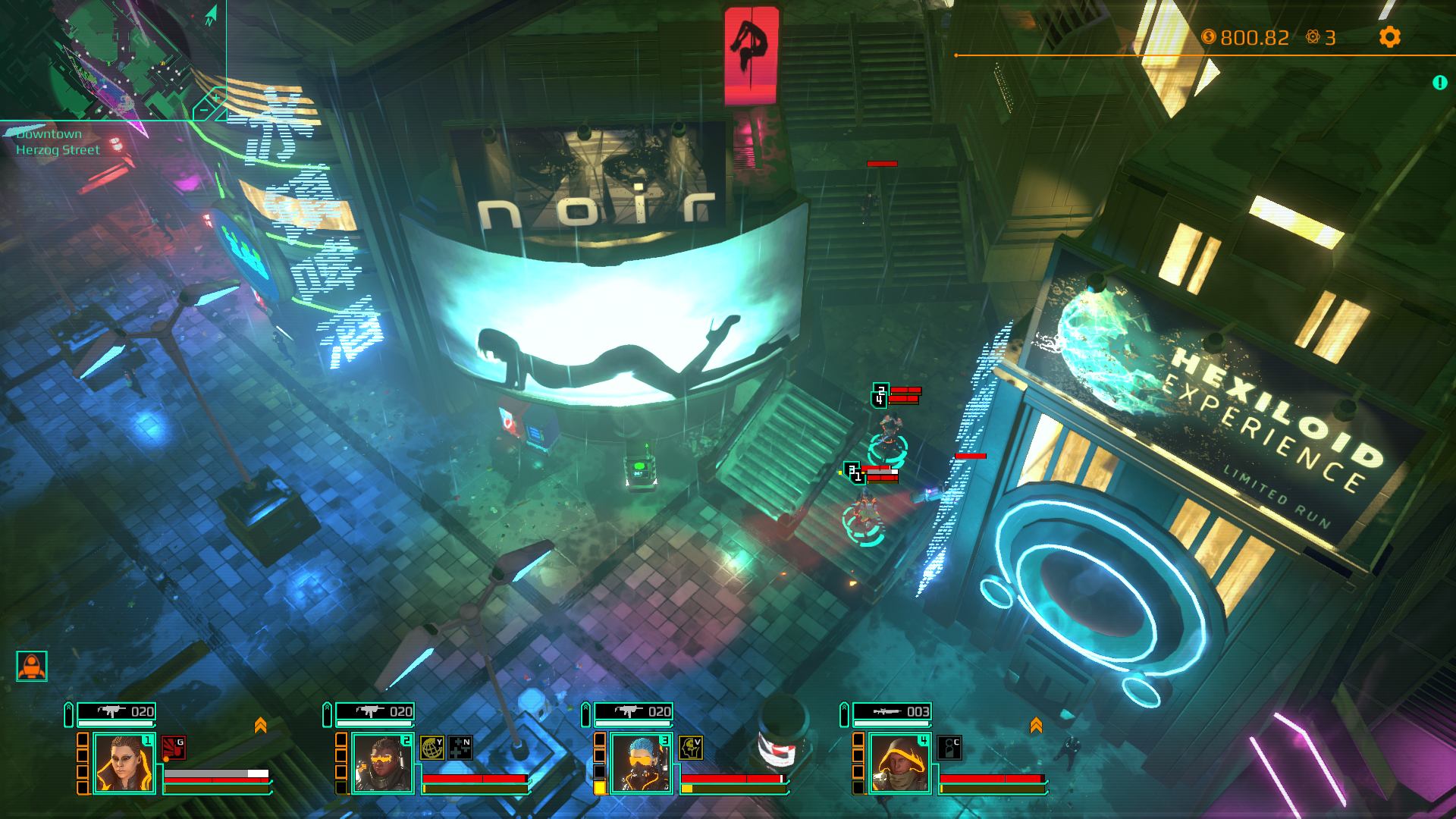
Task: Activate agent 2's N ability icon
Action: pos(460,748)
